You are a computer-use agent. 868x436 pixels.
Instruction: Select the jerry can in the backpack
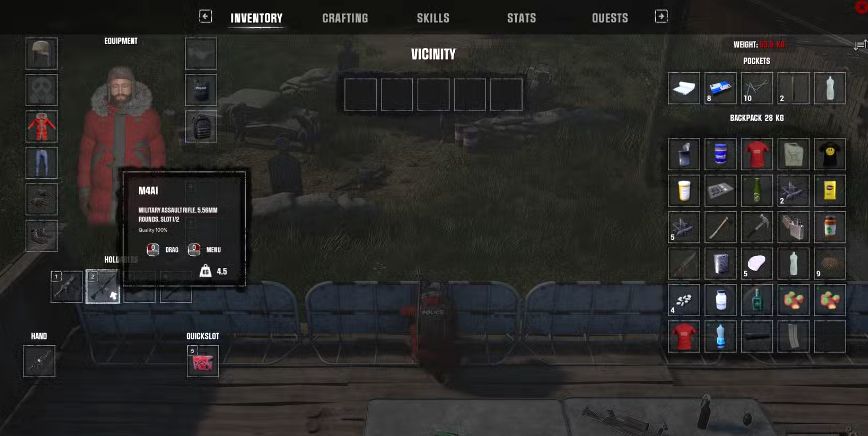click(792, 154)
